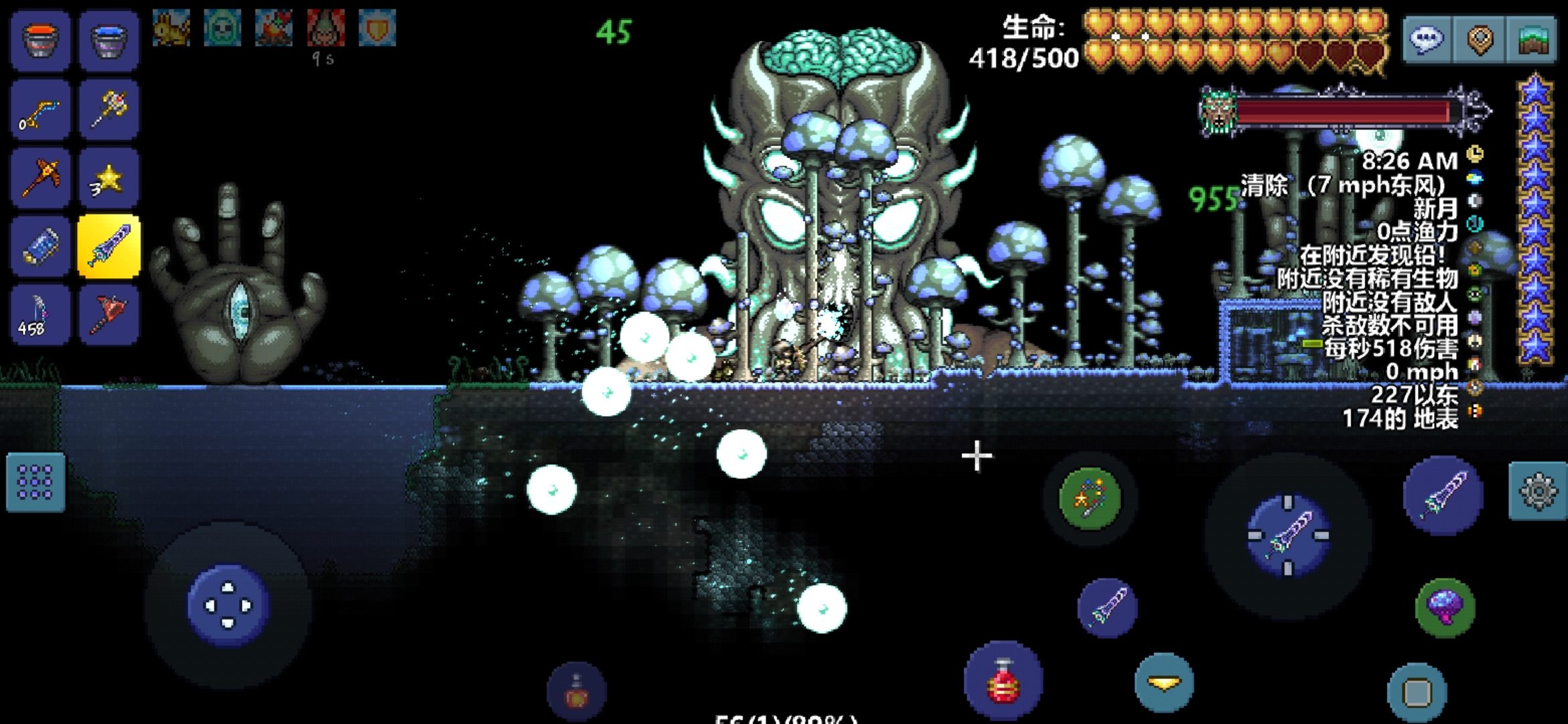
Task: Toggle the green smart cursor wand button
Action: [1090, 499]
